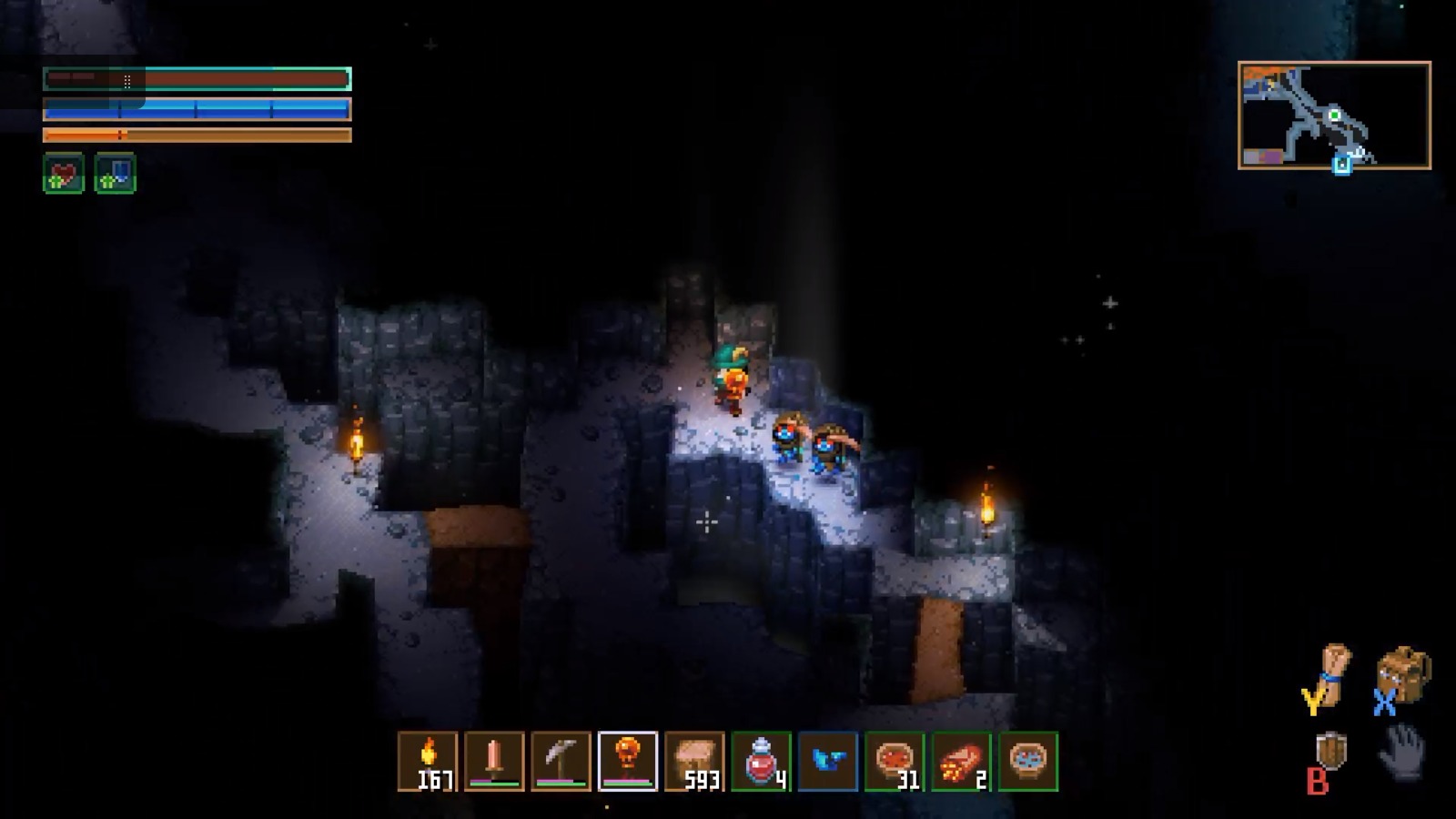Pick the dirt block stack of 593

pyautogui.click(x=694, y=761)
